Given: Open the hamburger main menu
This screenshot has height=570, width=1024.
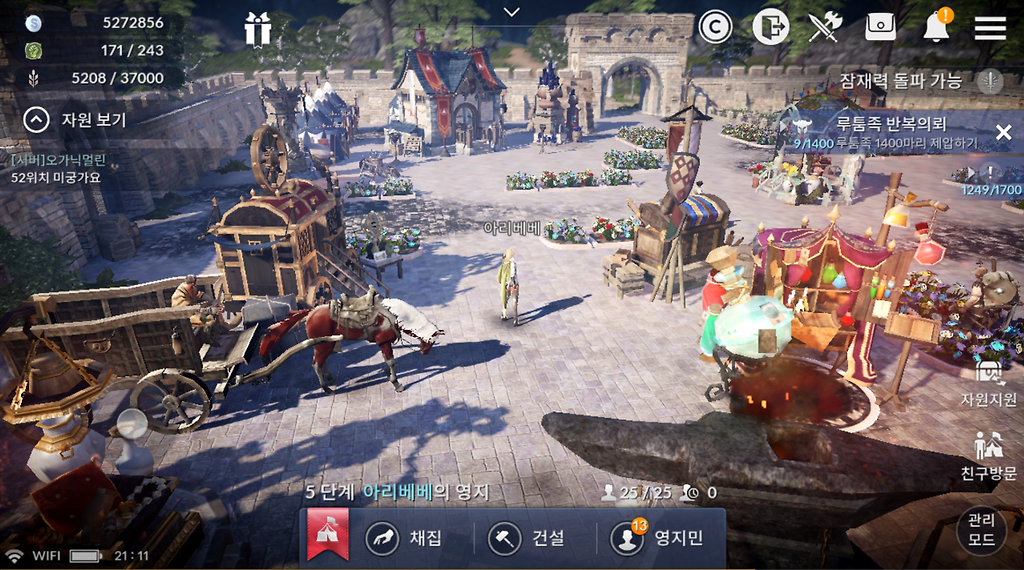Looking at the screenshot, I should coord(990,27).
